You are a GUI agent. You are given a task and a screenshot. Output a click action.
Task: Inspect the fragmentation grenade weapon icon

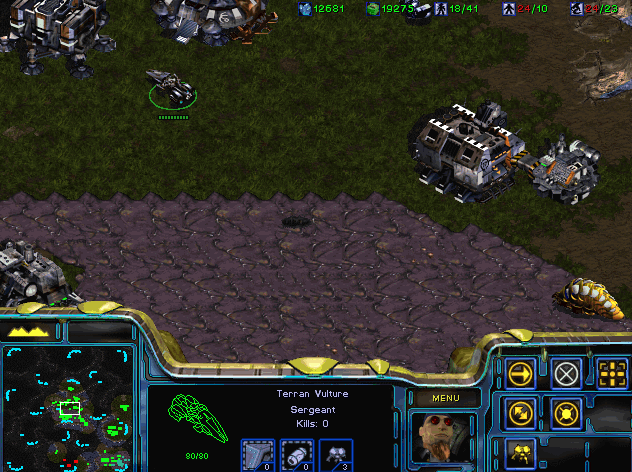[x=297, y=455]
